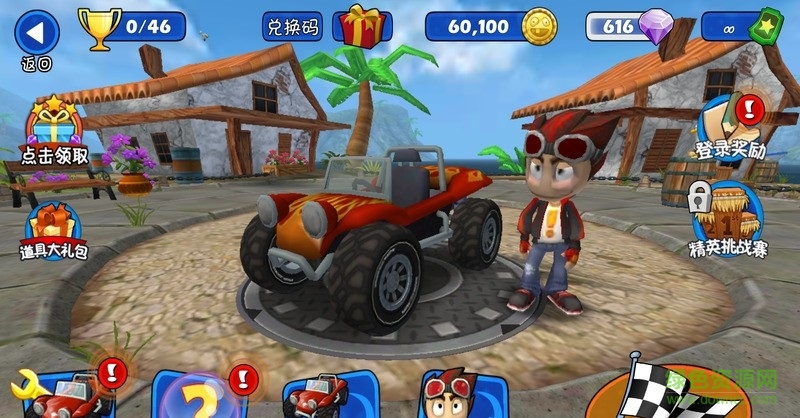Open the 兑换码 redeem code button
800x418 pixels.
point(292,26)
